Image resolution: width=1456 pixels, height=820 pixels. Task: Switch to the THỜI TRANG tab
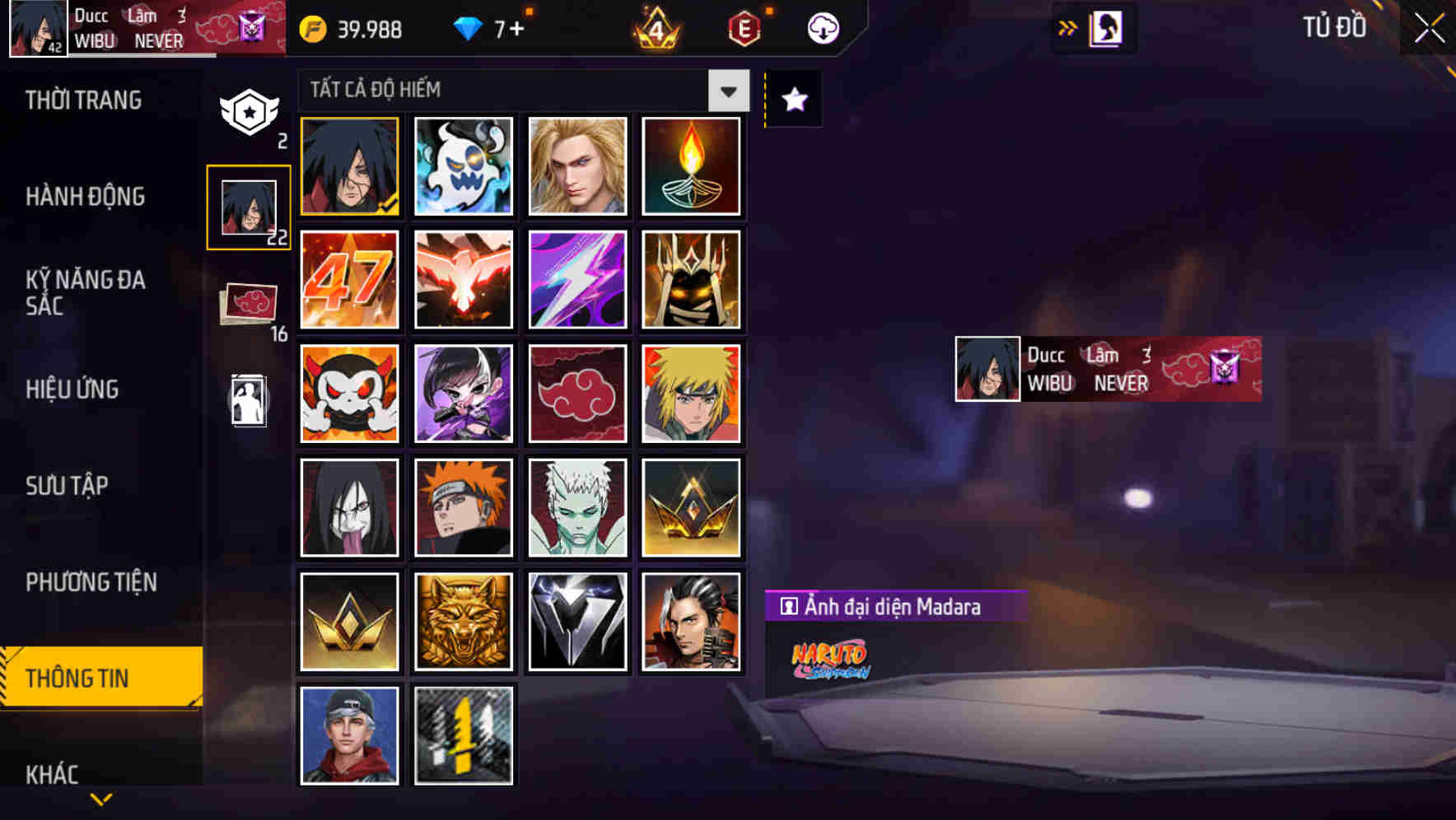[84, 100]
